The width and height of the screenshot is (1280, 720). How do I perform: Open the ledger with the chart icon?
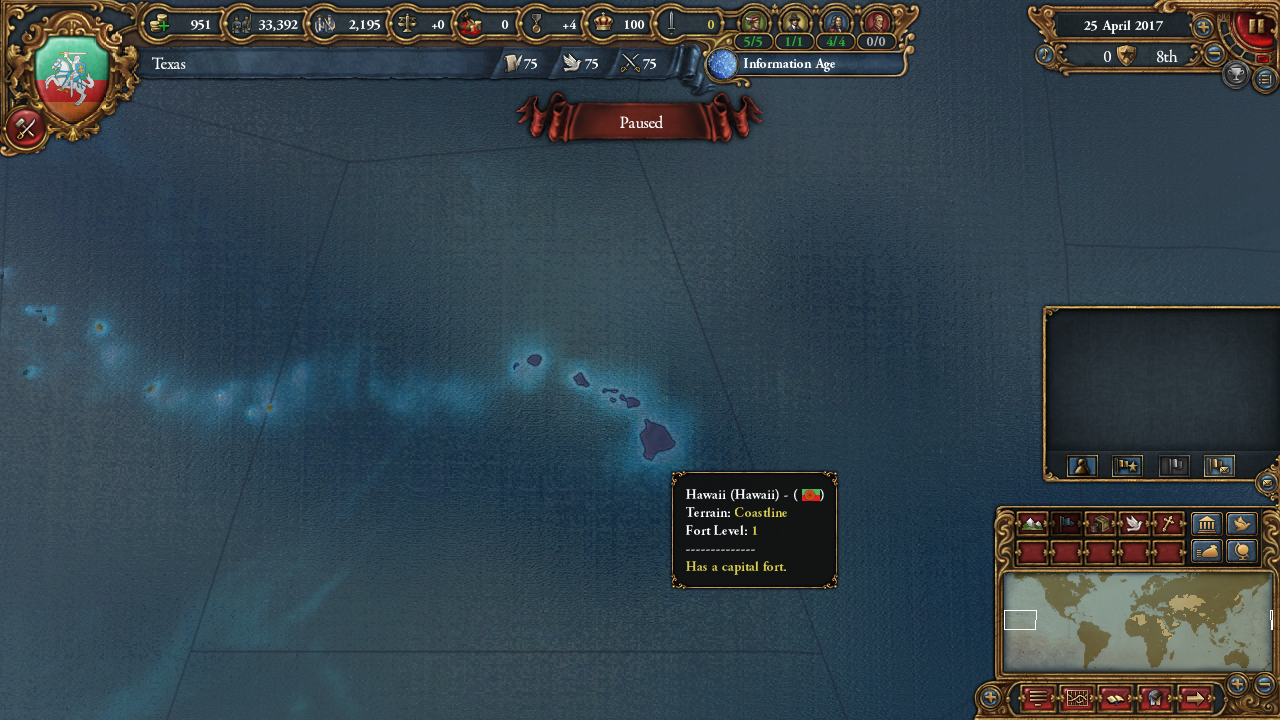[1077, 697]
